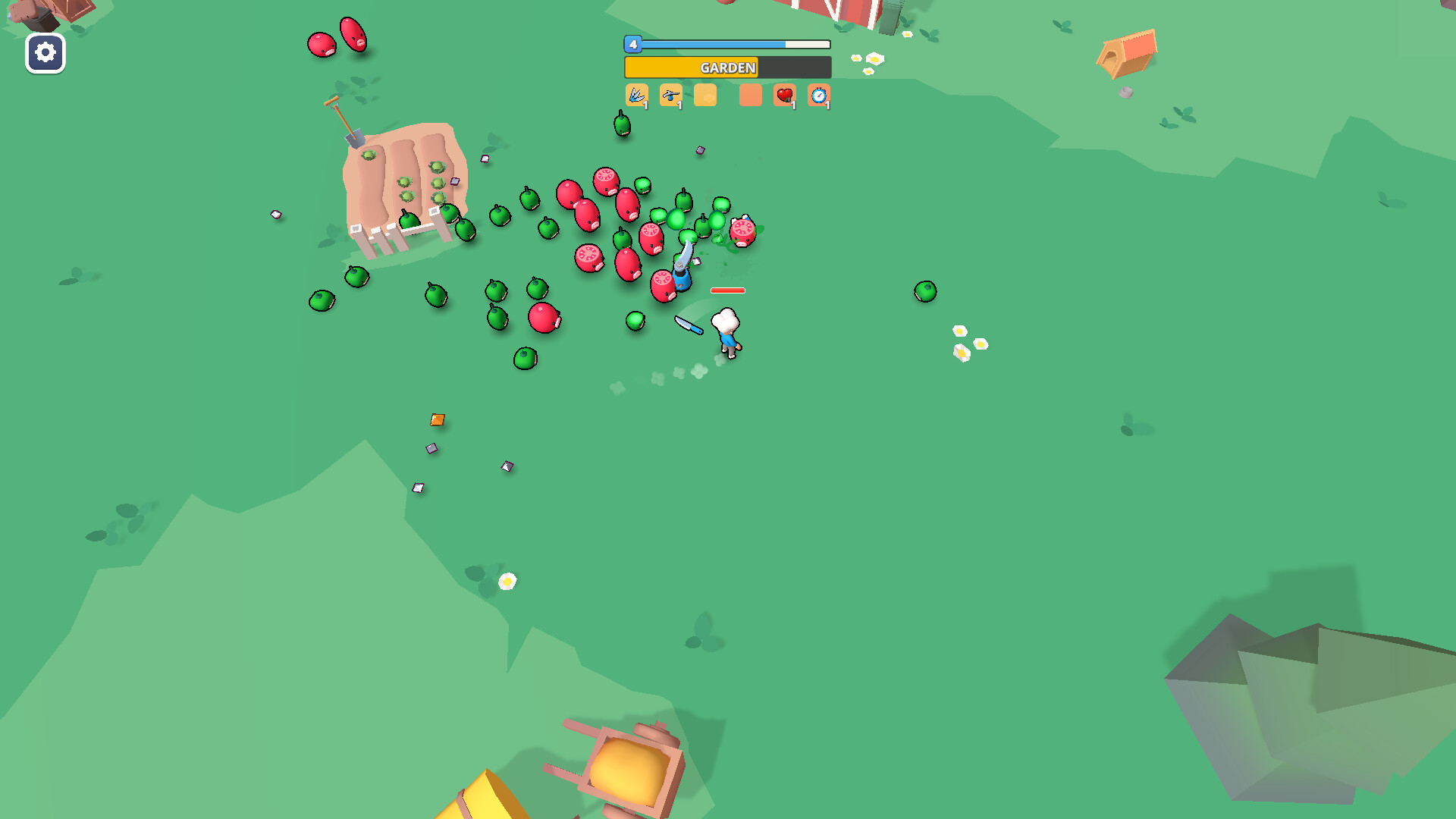The image size is (1456, 819).
Task: Select the throwing knives item slot
Action: [x=637, y=95]
